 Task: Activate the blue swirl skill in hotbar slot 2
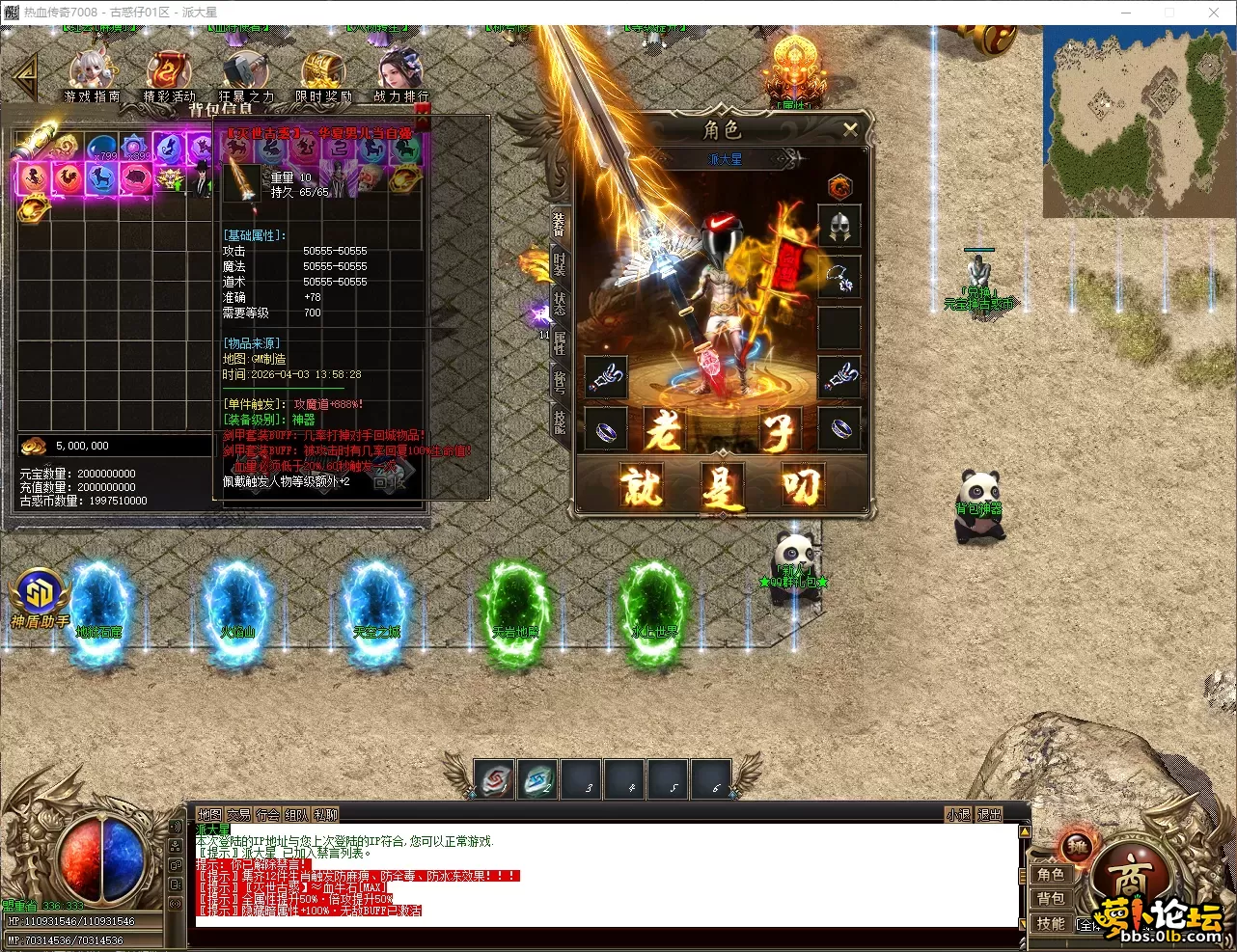(538, 780)
